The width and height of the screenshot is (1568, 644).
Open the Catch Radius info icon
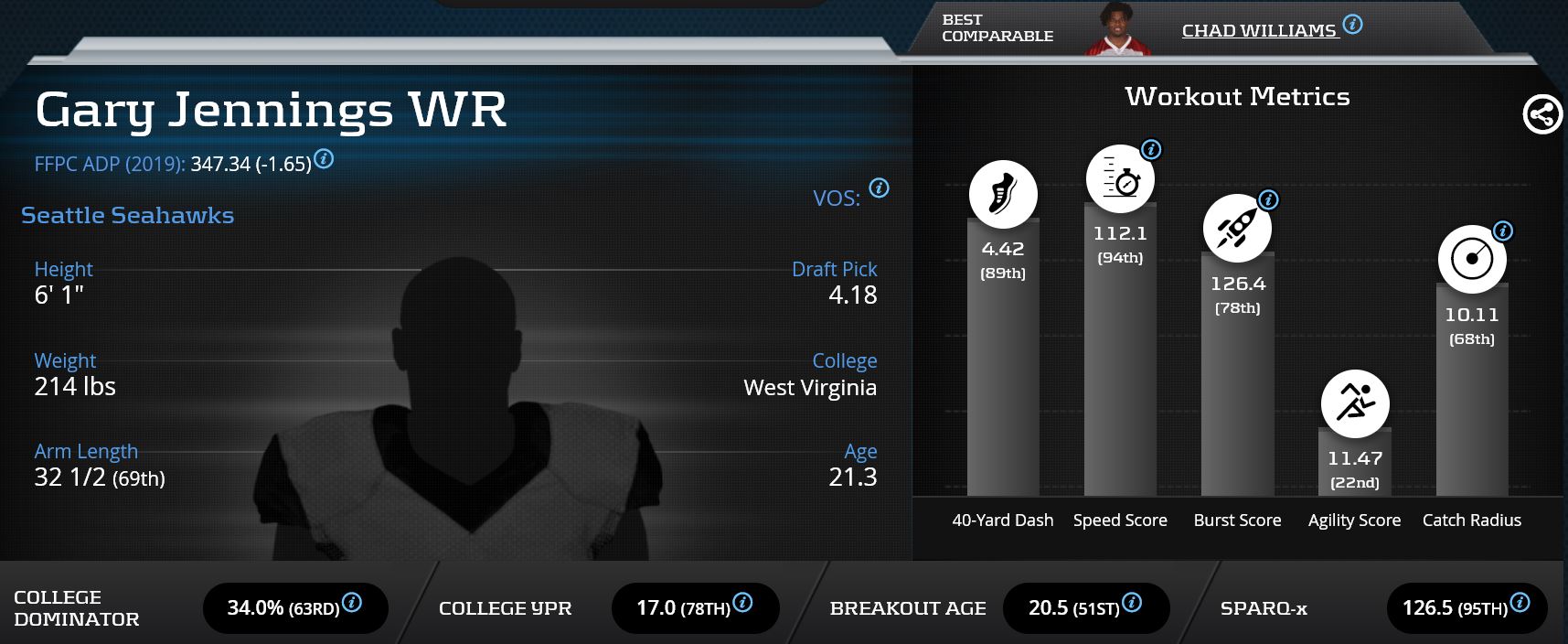[x=1502, y=231]
